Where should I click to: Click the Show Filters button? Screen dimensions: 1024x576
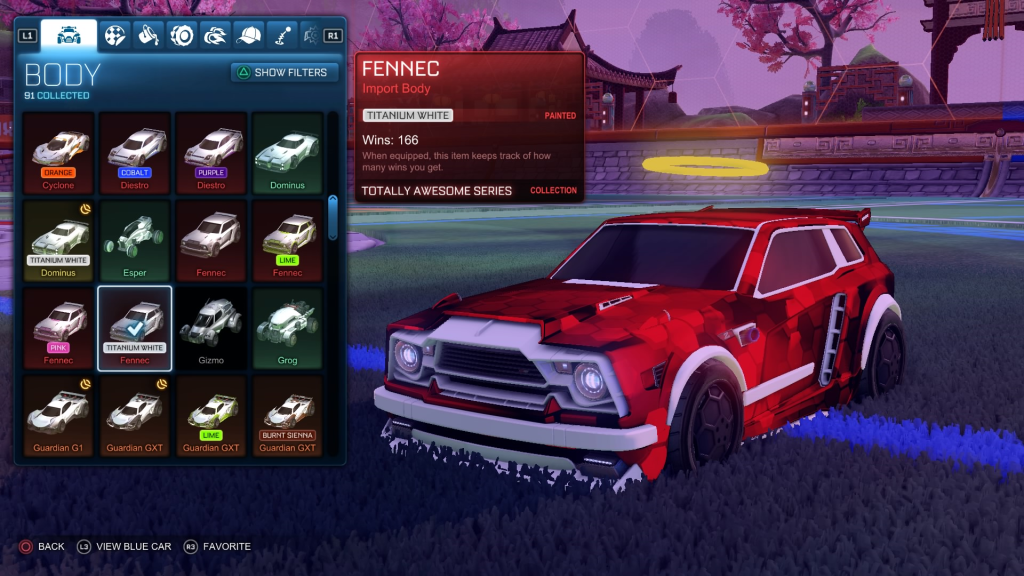coord(285,72)
